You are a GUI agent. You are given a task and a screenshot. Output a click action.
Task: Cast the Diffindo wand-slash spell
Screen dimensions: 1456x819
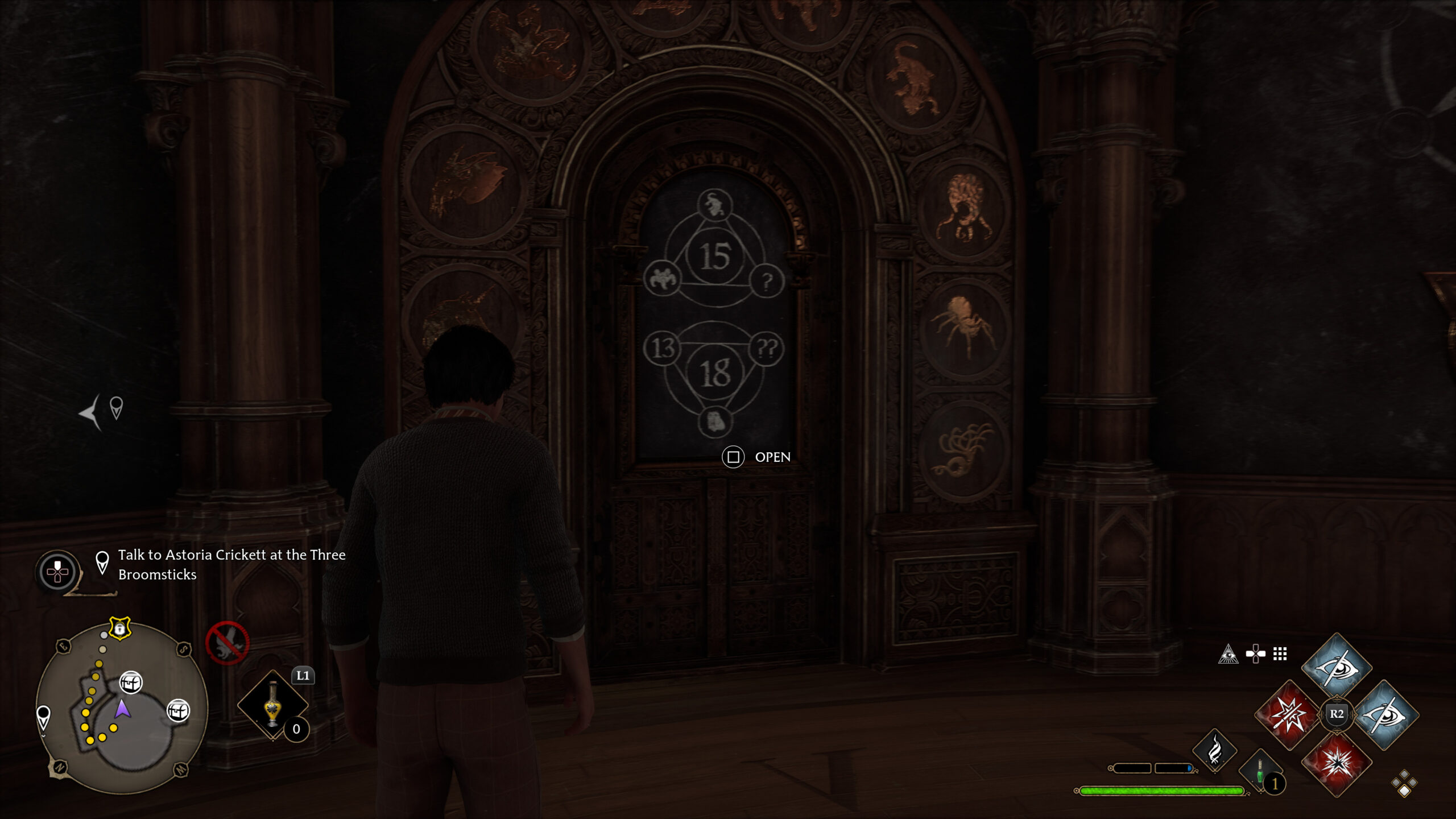(1289, 714)
